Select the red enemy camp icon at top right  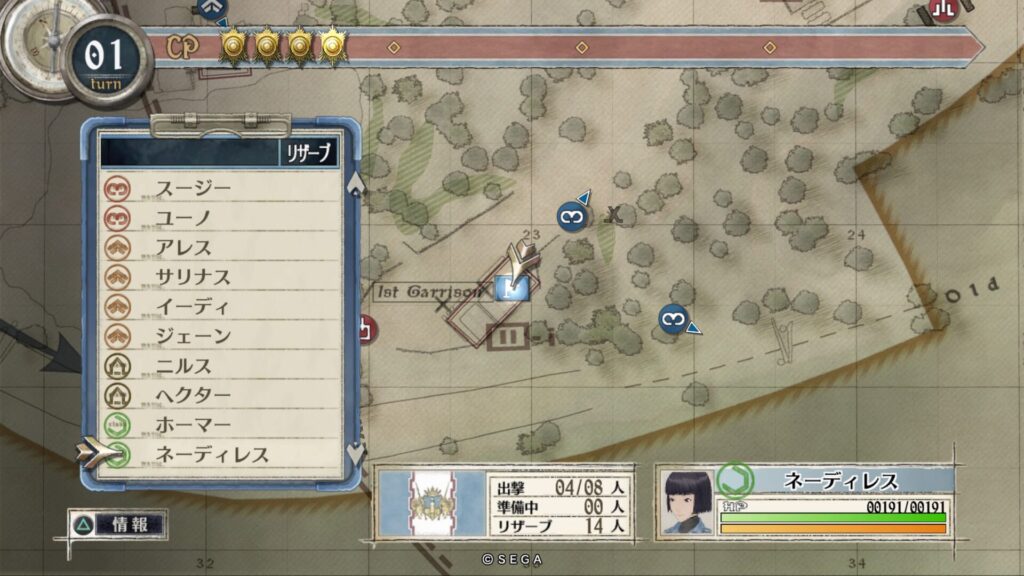coord(942,10)
